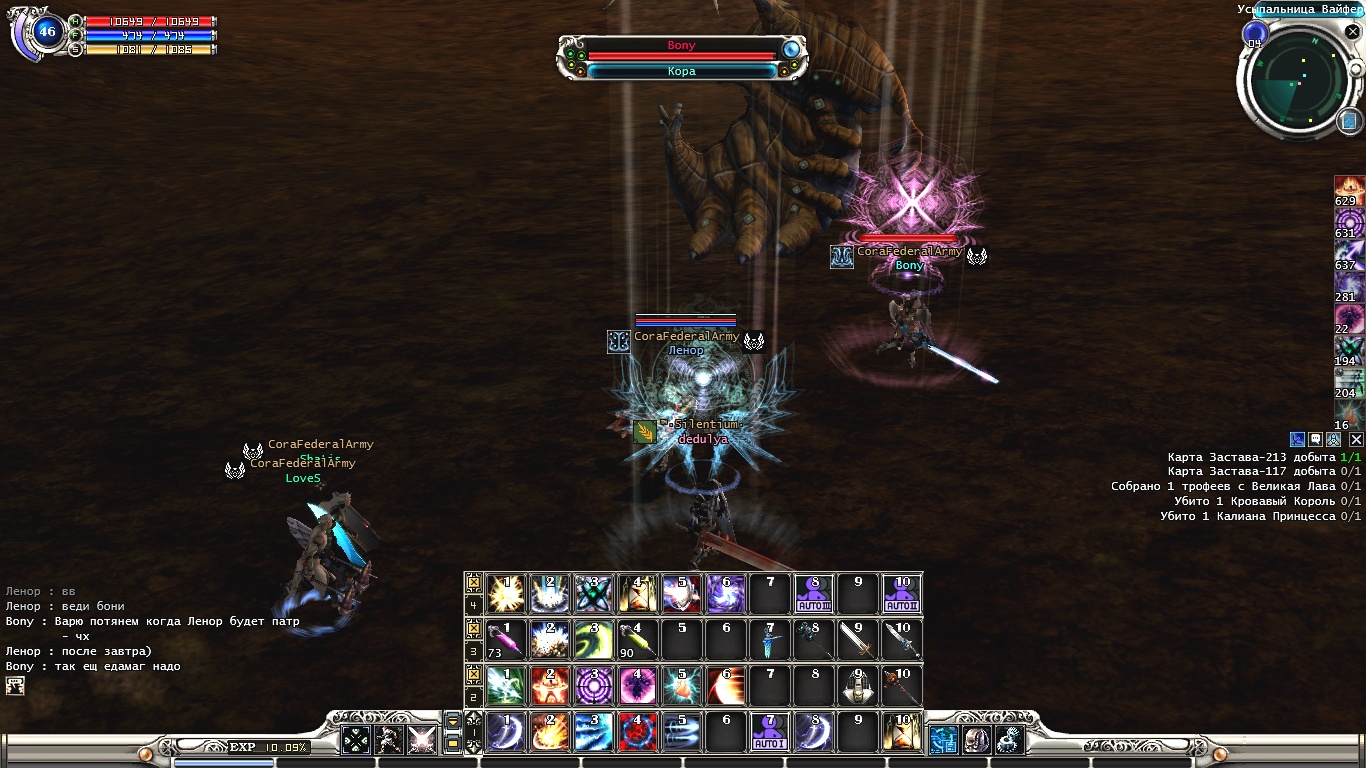Open the blue map button beside radar
The width and height of the screenshot is (1366, 768).
1350,120
